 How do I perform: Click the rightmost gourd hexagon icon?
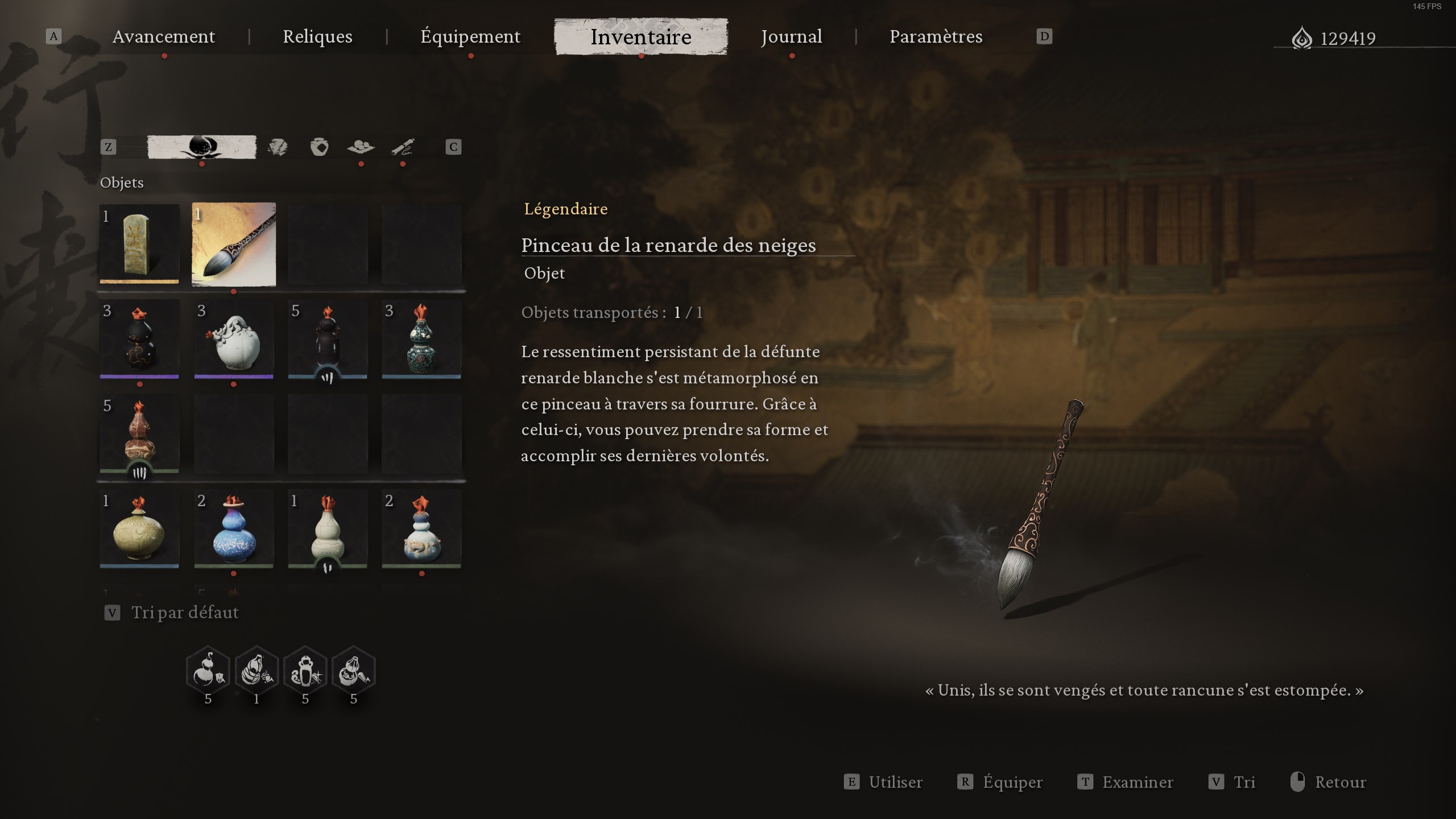355,670
